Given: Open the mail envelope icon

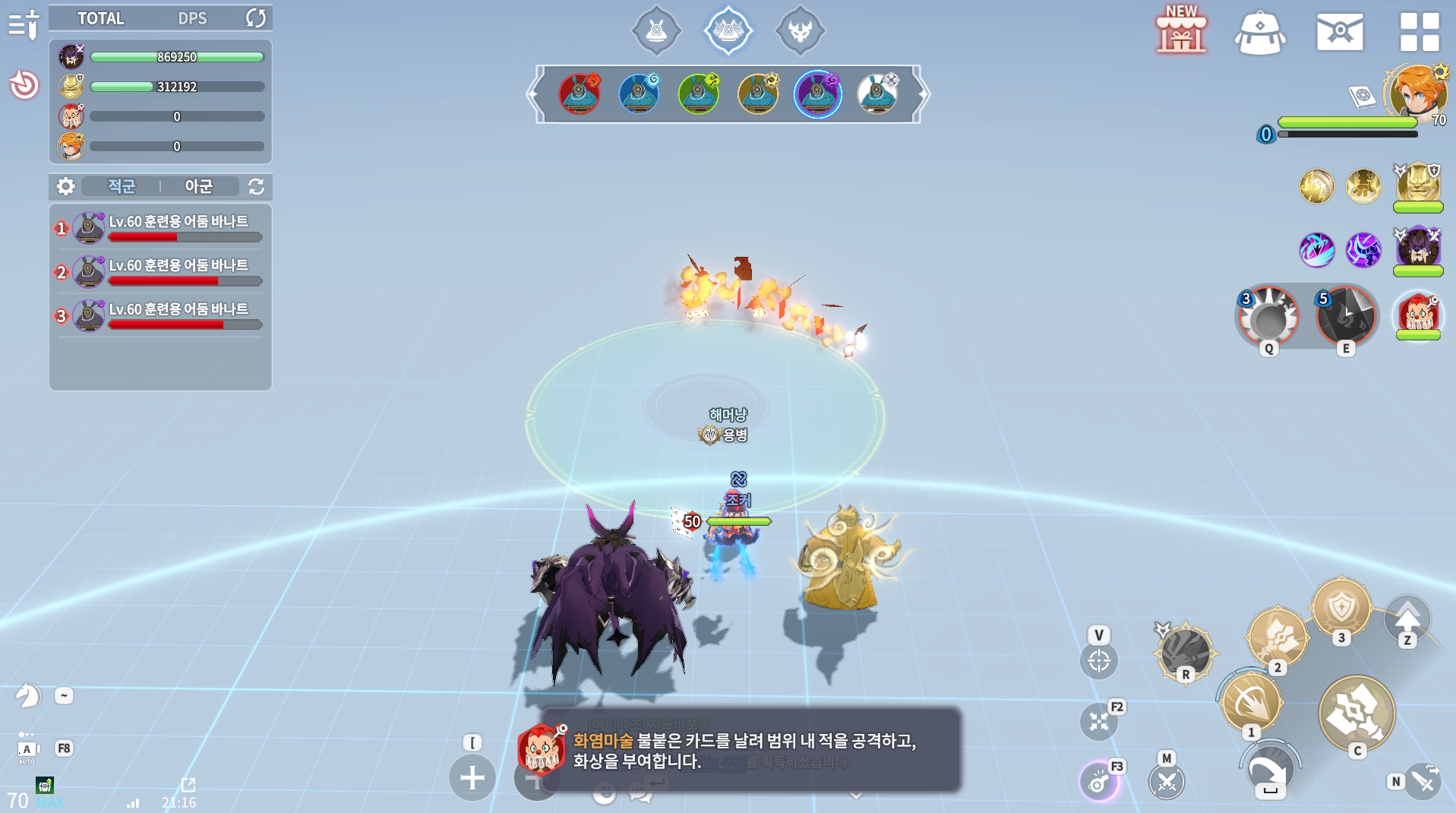Looking at the screenshot, I should pyautogui.click(x=1340, y=32).
